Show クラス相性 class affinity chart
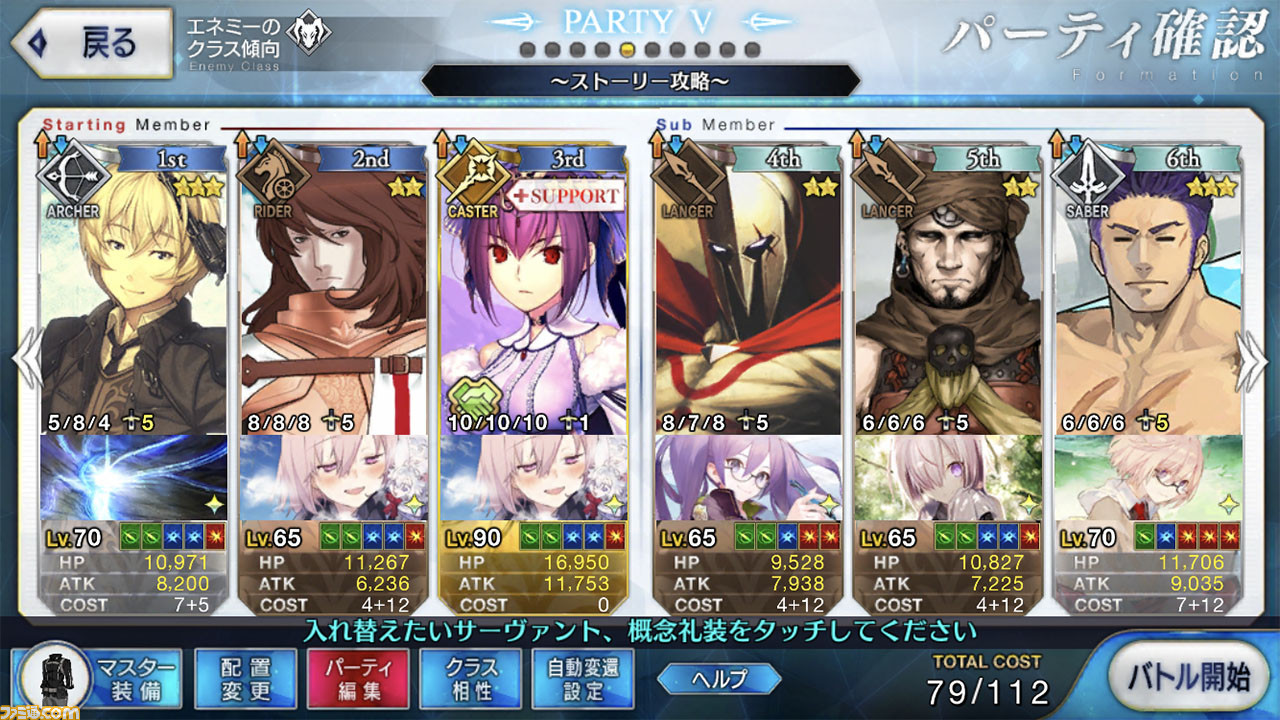The height and width of the screenshot is (720, 1280). [x=470, y=679]
